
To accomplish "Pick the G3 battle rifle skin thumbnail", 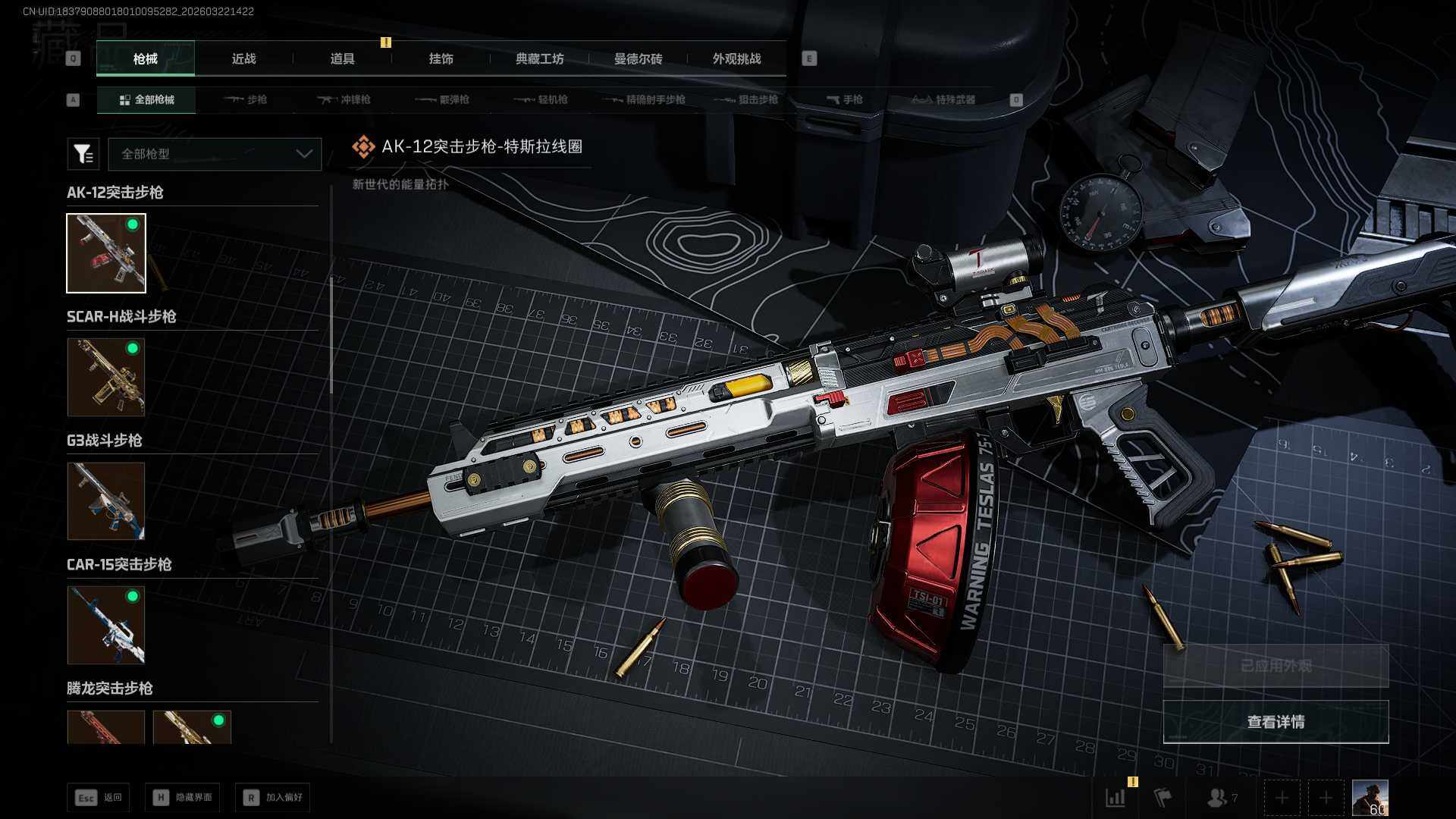I will click(x=106, y=501).
